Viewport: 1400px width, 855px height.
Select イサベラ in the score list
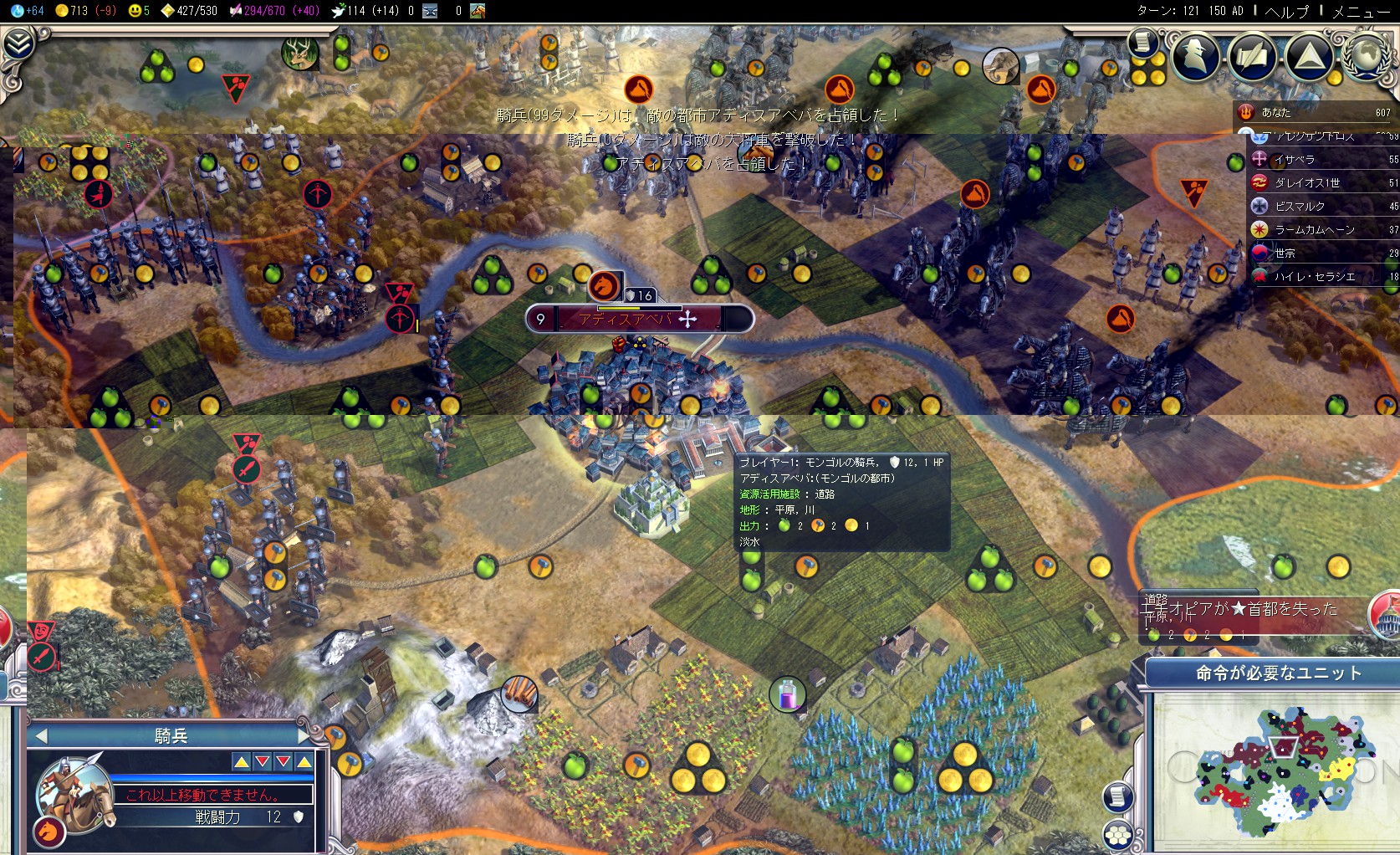(x=1295, y=159)
